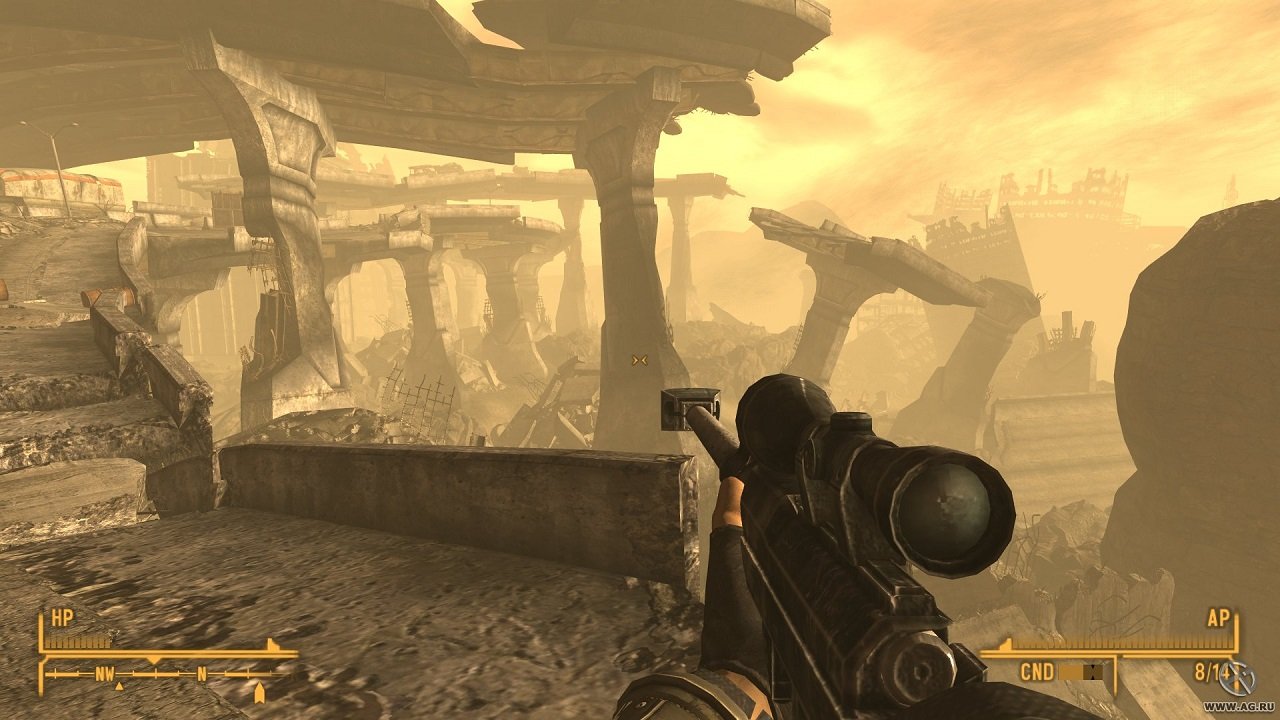Click the arrow marker right of the compass
This screenshot has width=1280, height=720.
[x=260, y=691]
